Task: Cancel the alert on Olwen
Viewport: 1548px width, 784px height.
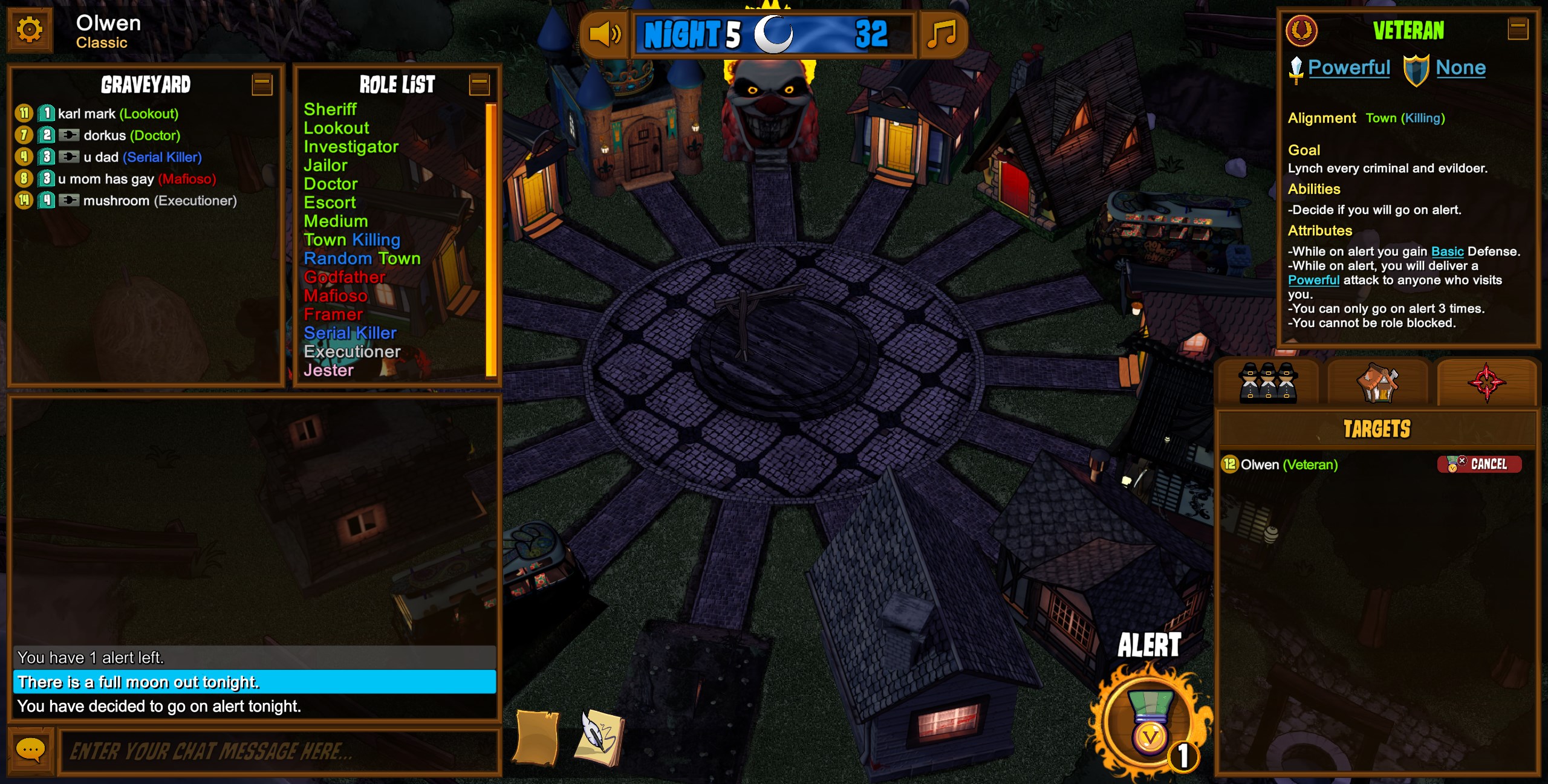Action: pyautogui.click(x=1478, y=464)
